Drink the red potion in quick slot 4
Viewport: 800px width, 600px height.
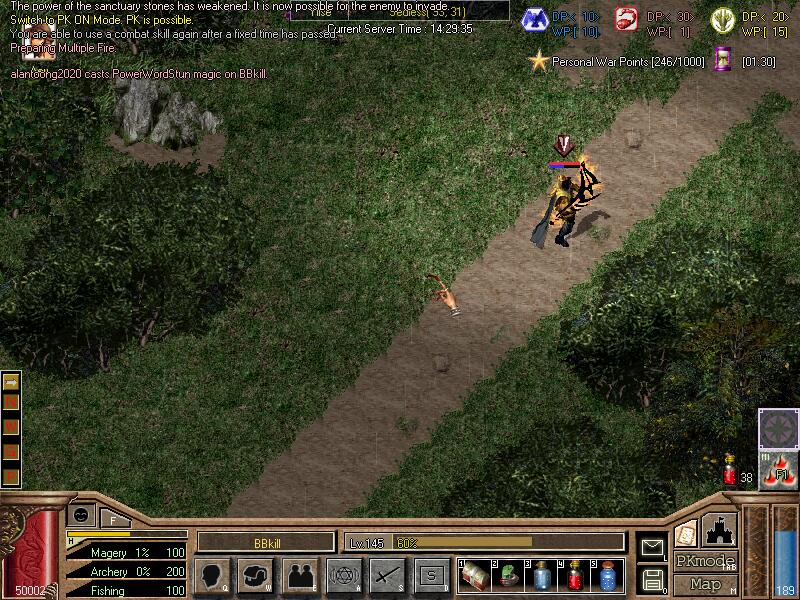pos(574,576)
